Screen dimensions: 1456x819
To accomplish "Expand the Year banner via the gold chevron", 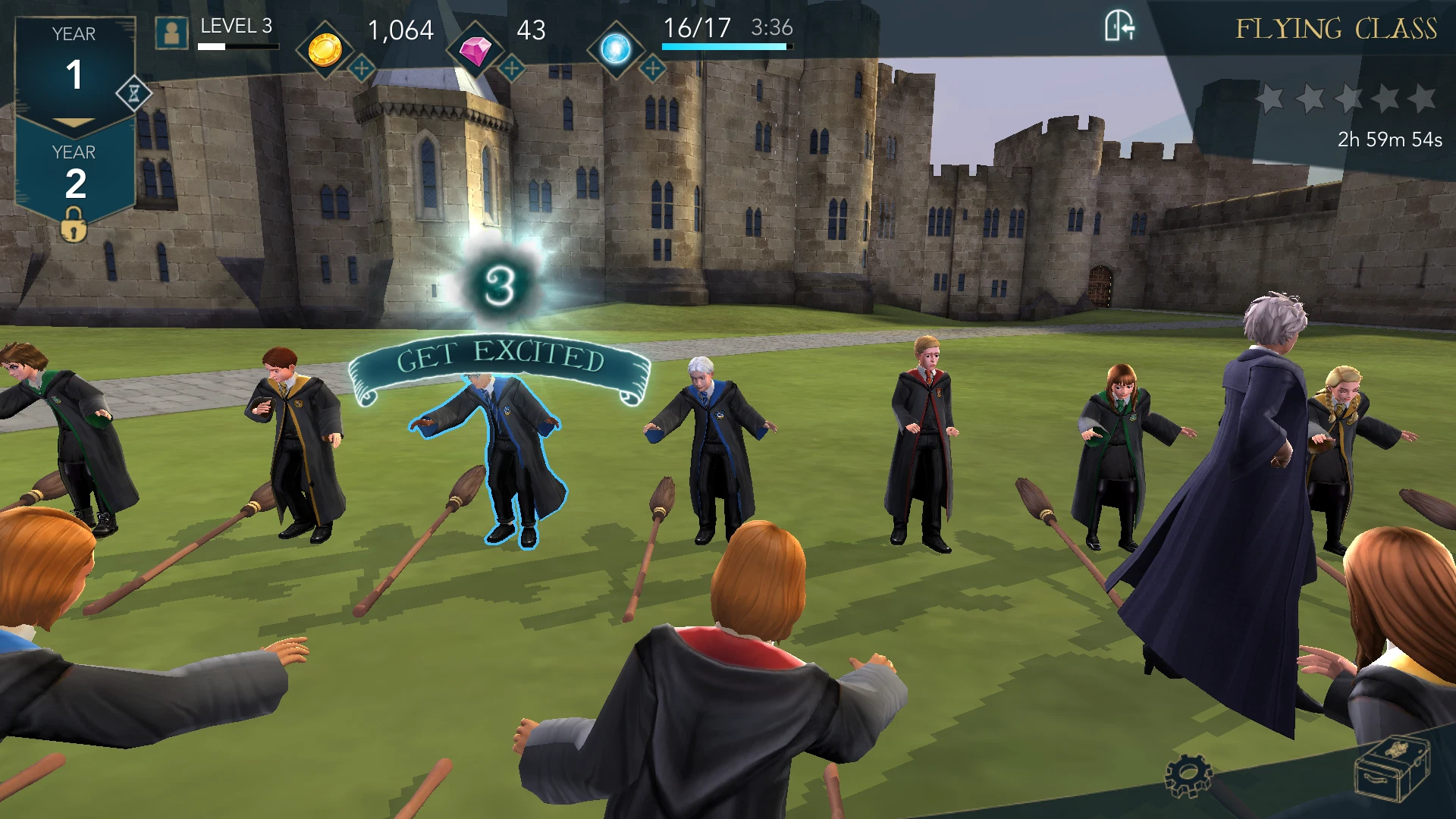I will (x=72, y=121).
